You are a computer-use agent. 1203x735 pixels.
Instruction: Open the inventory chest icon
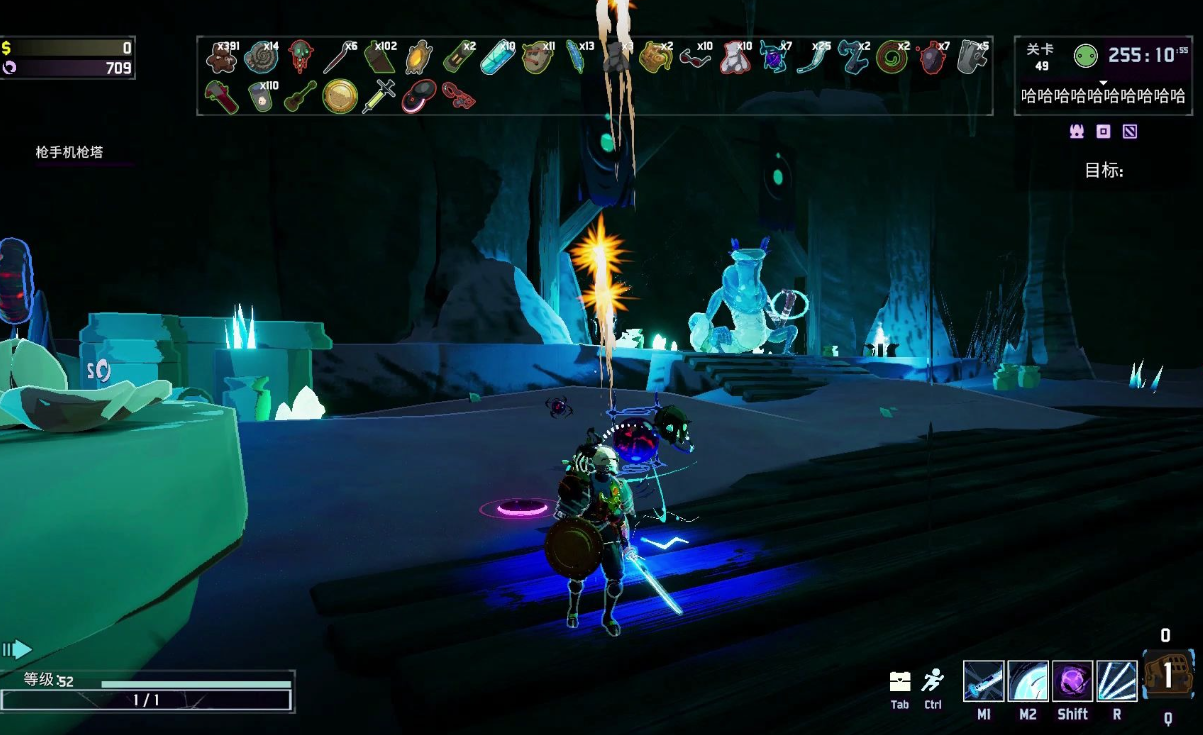click(900, 682)
